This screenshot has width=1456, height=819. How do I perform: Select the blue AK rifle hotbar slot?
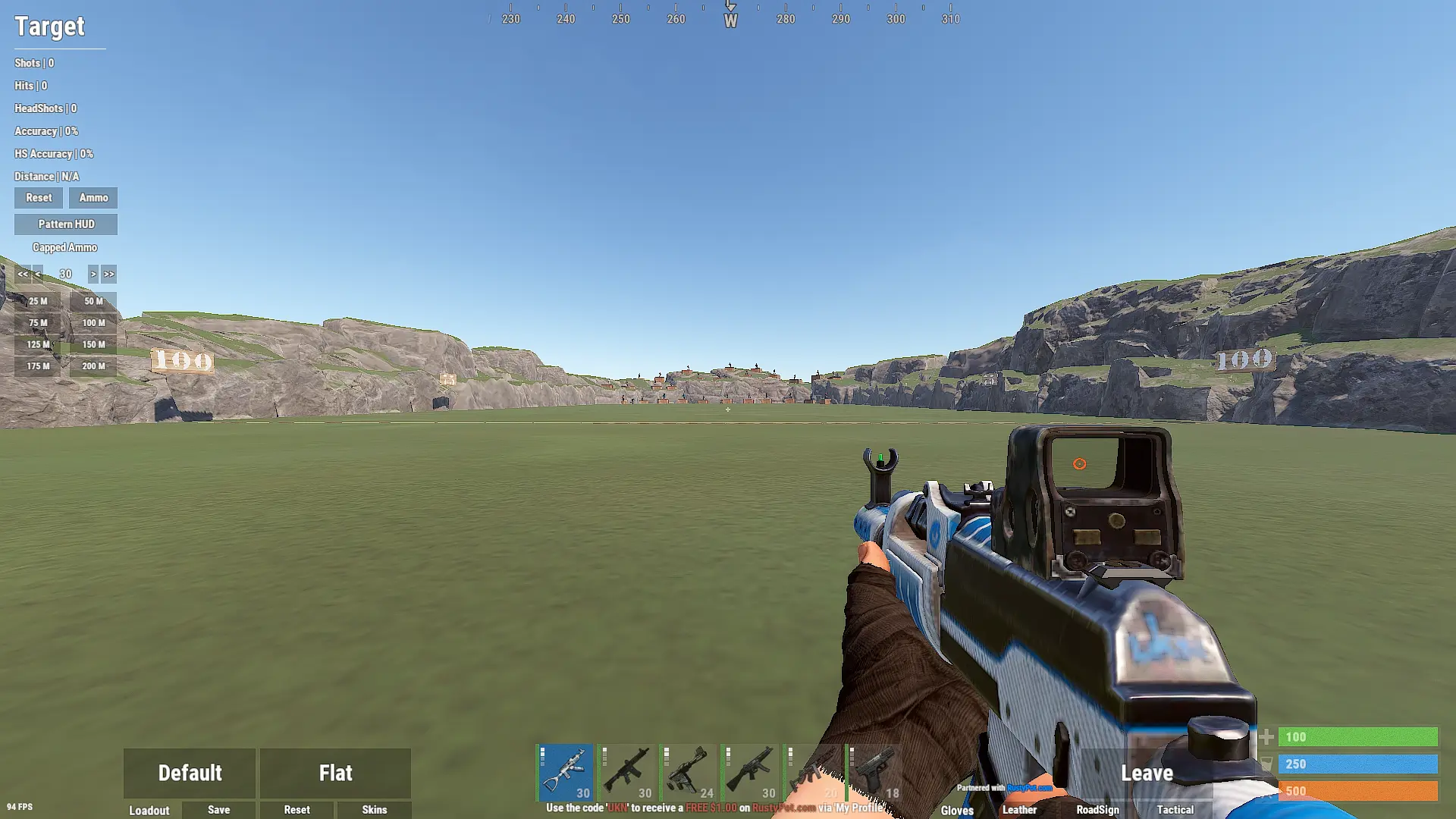[566, 773]
